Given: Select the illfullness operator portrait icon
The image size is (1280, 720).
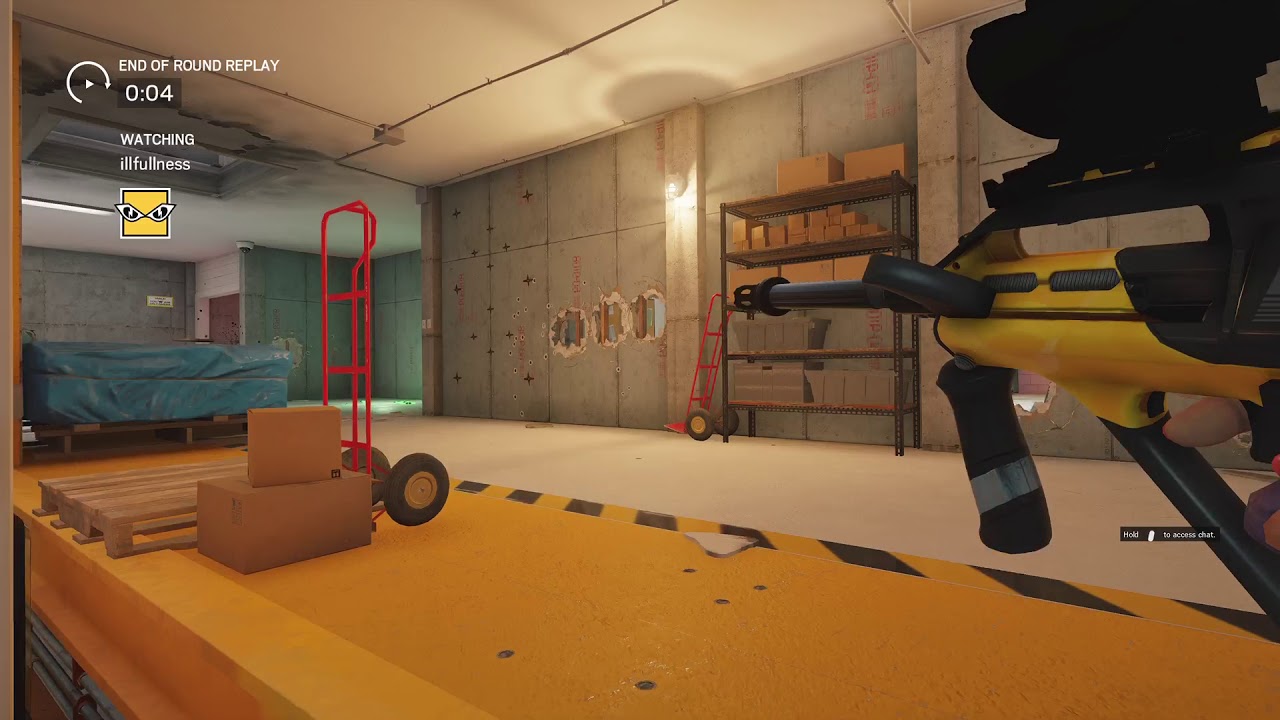Looking at the screenshot, I should [143, 214].
